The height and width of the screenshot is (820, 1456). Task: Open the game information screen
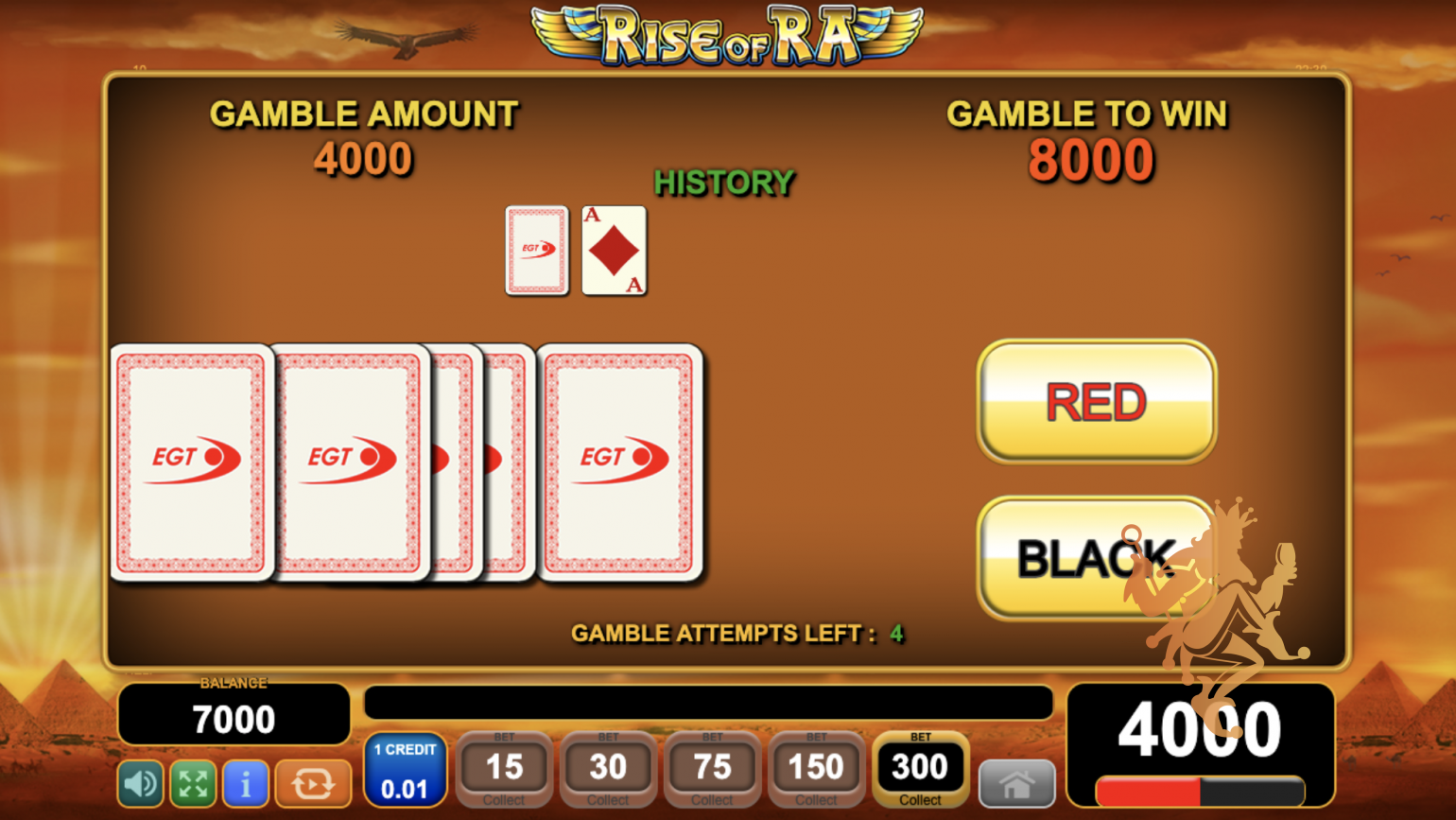[245, 784]
